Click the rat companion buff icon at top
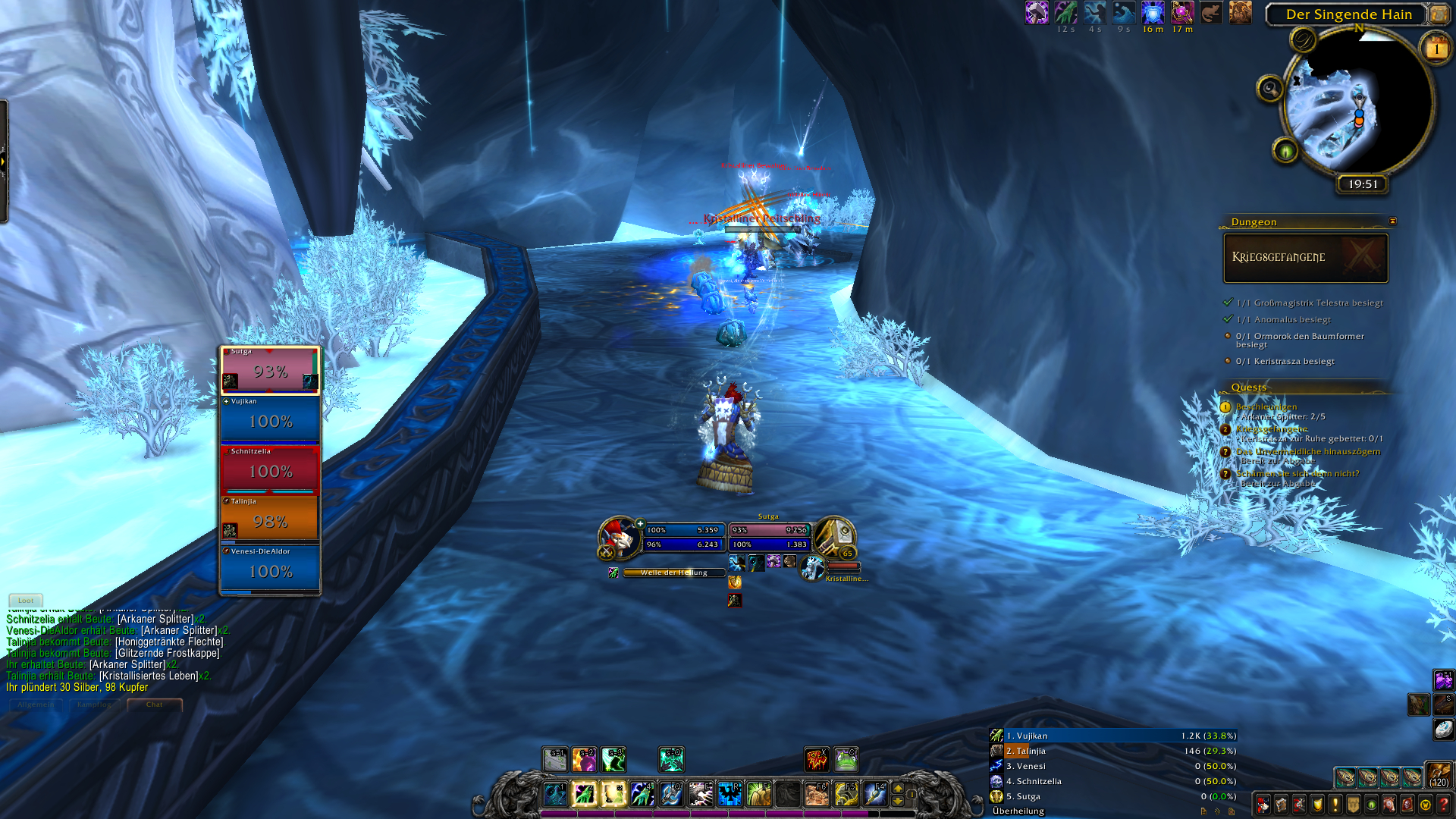This screenshot has width=1456, height=819. [x=1210, y=14]
